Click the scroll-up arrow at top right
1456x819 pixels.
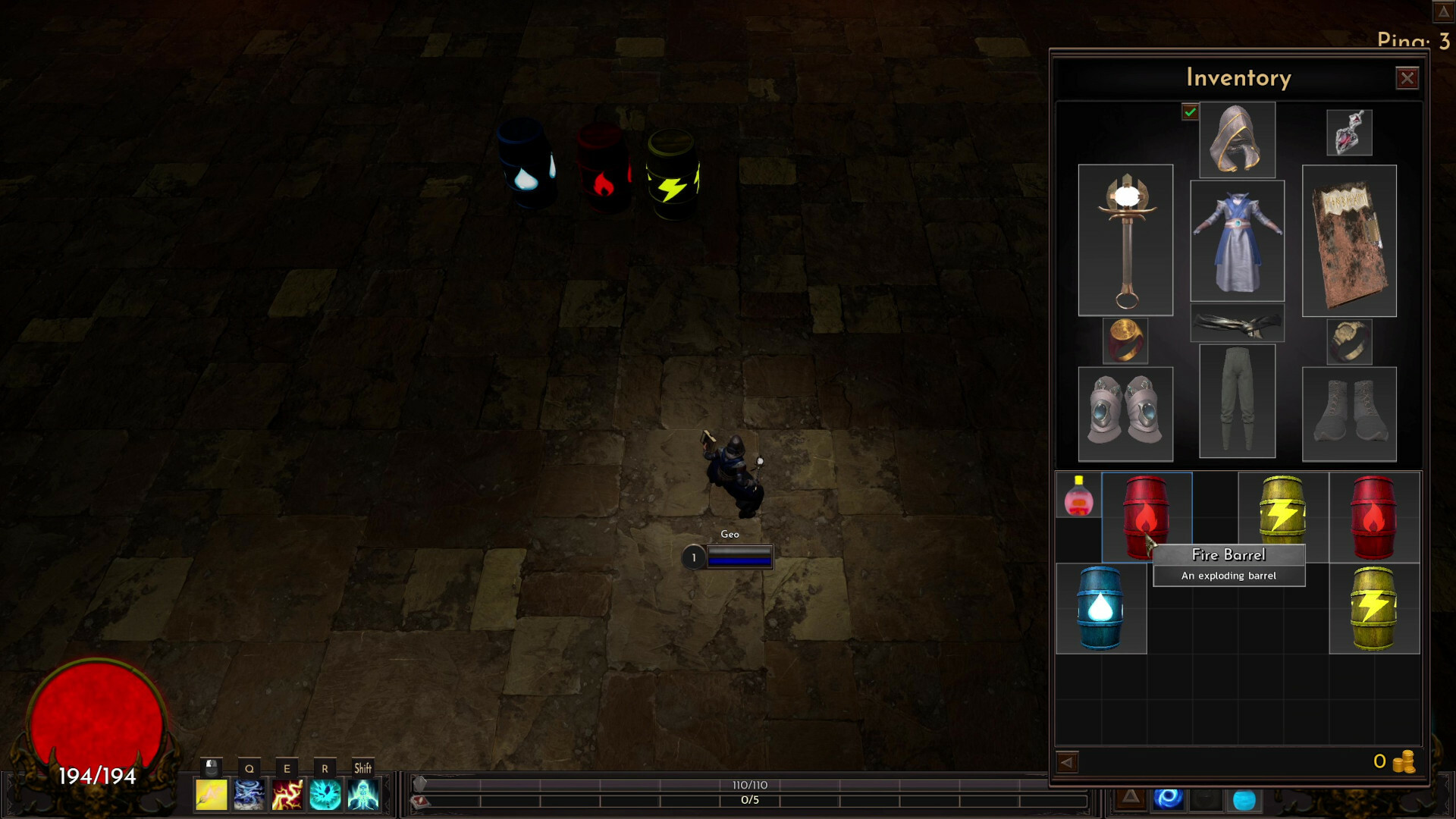[1442, 12]
